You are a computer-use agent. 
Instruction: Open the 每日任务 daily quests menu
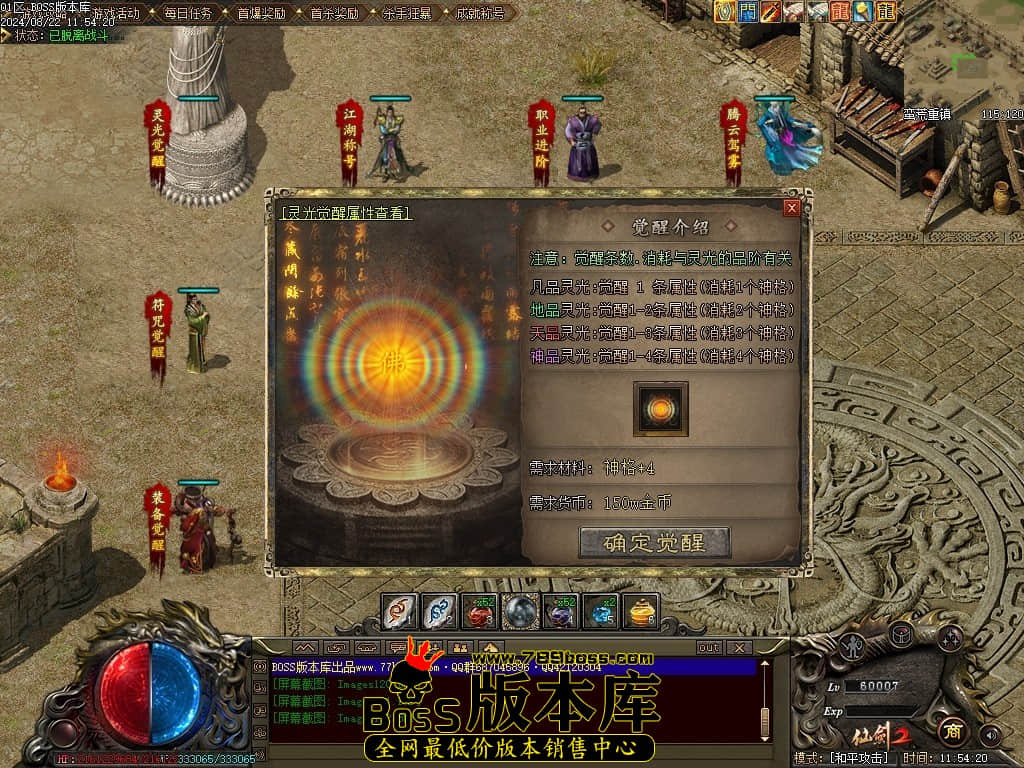point(187,14)
